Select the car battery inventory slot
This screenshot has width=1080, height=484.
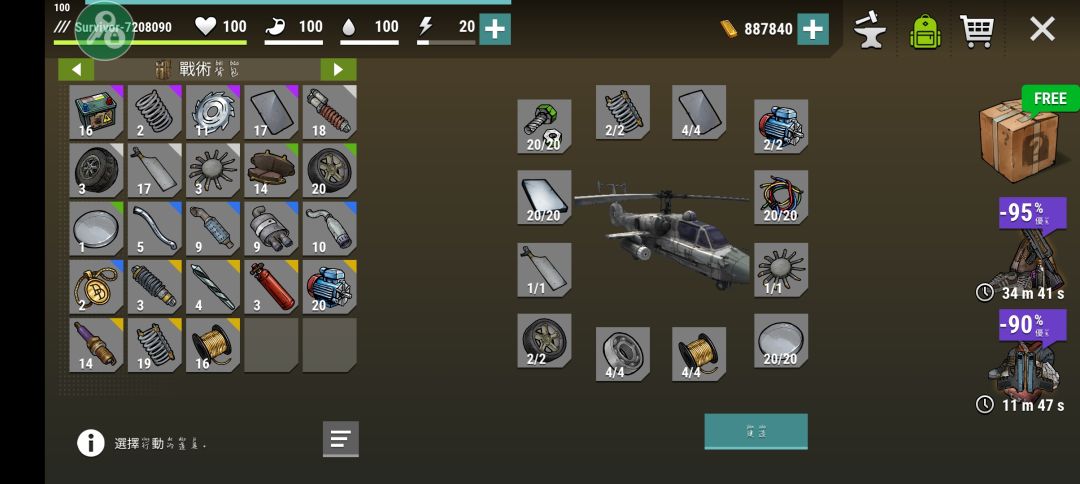coord(96,112)
